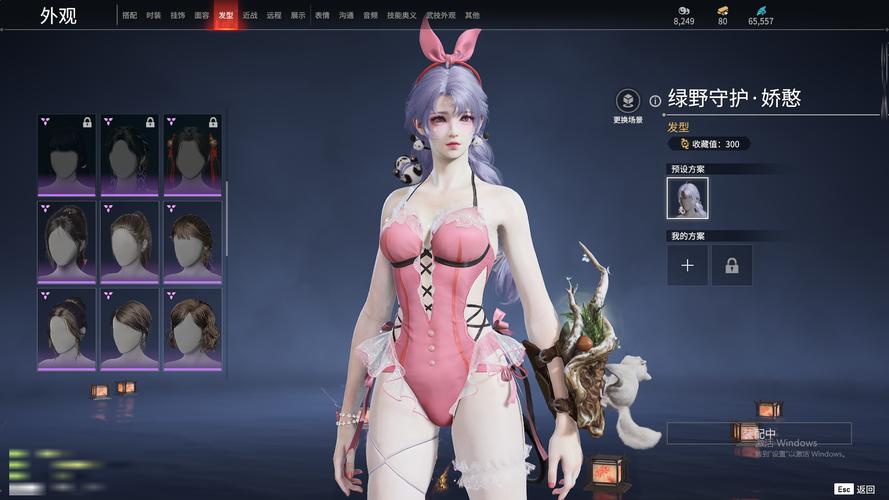This screenshot has height=500, width=889.
Task: Open the 技能奥义 tab
Action: [400, 16]
